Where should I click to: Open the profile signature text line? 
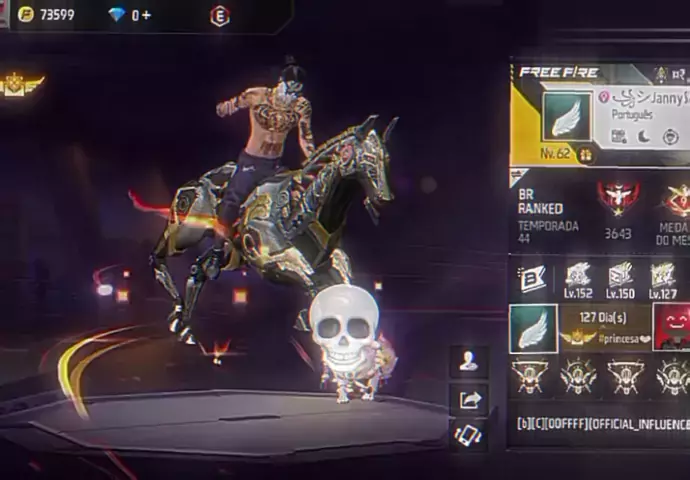[600, 423]
